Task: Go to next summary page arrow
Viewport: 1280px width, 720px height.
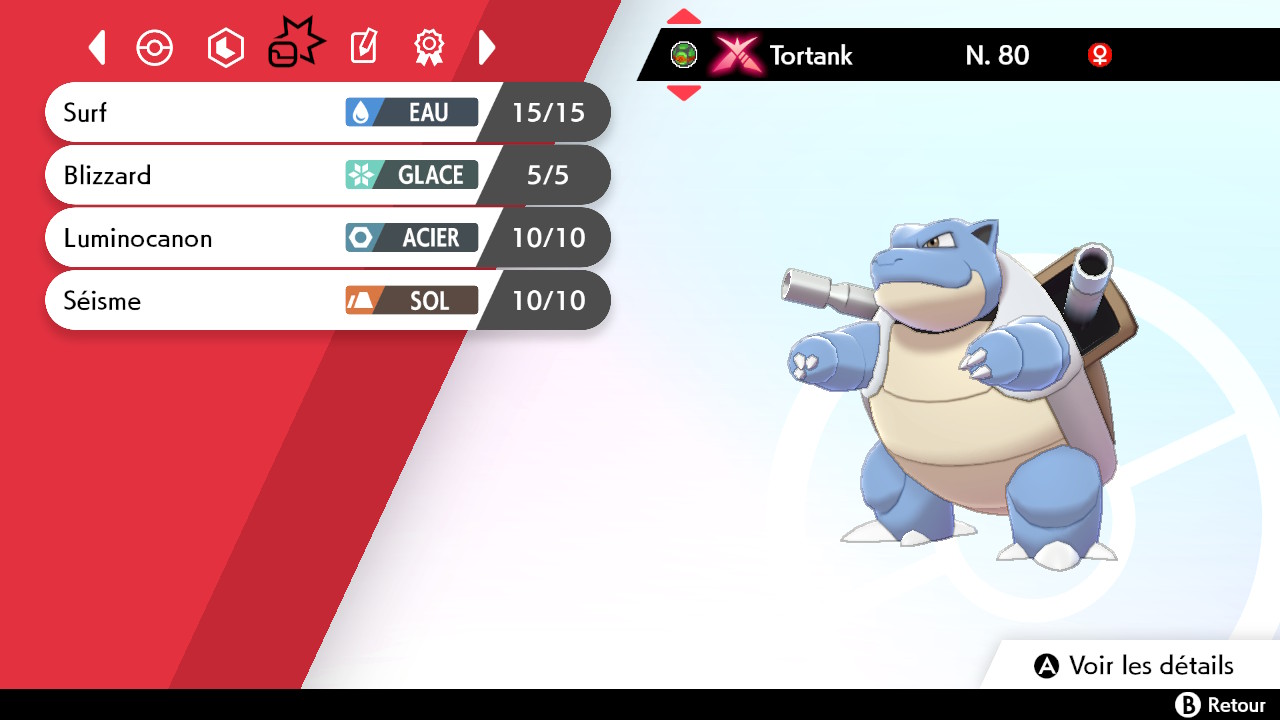Action: [x=487, y=47]
